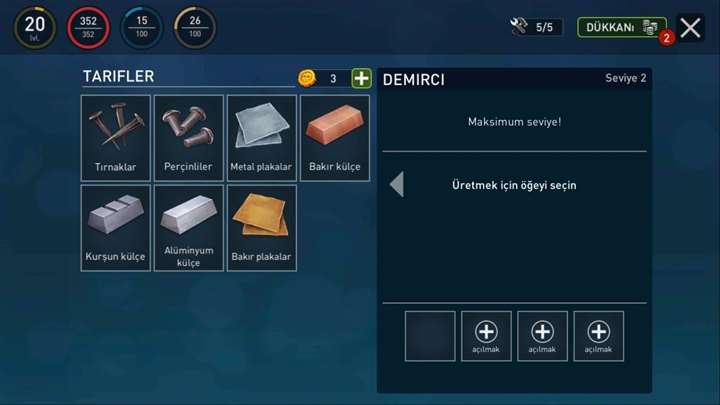Select the Bakır külçe recipe
Viewport: 720px width, 405px height.
pos(335,138)
